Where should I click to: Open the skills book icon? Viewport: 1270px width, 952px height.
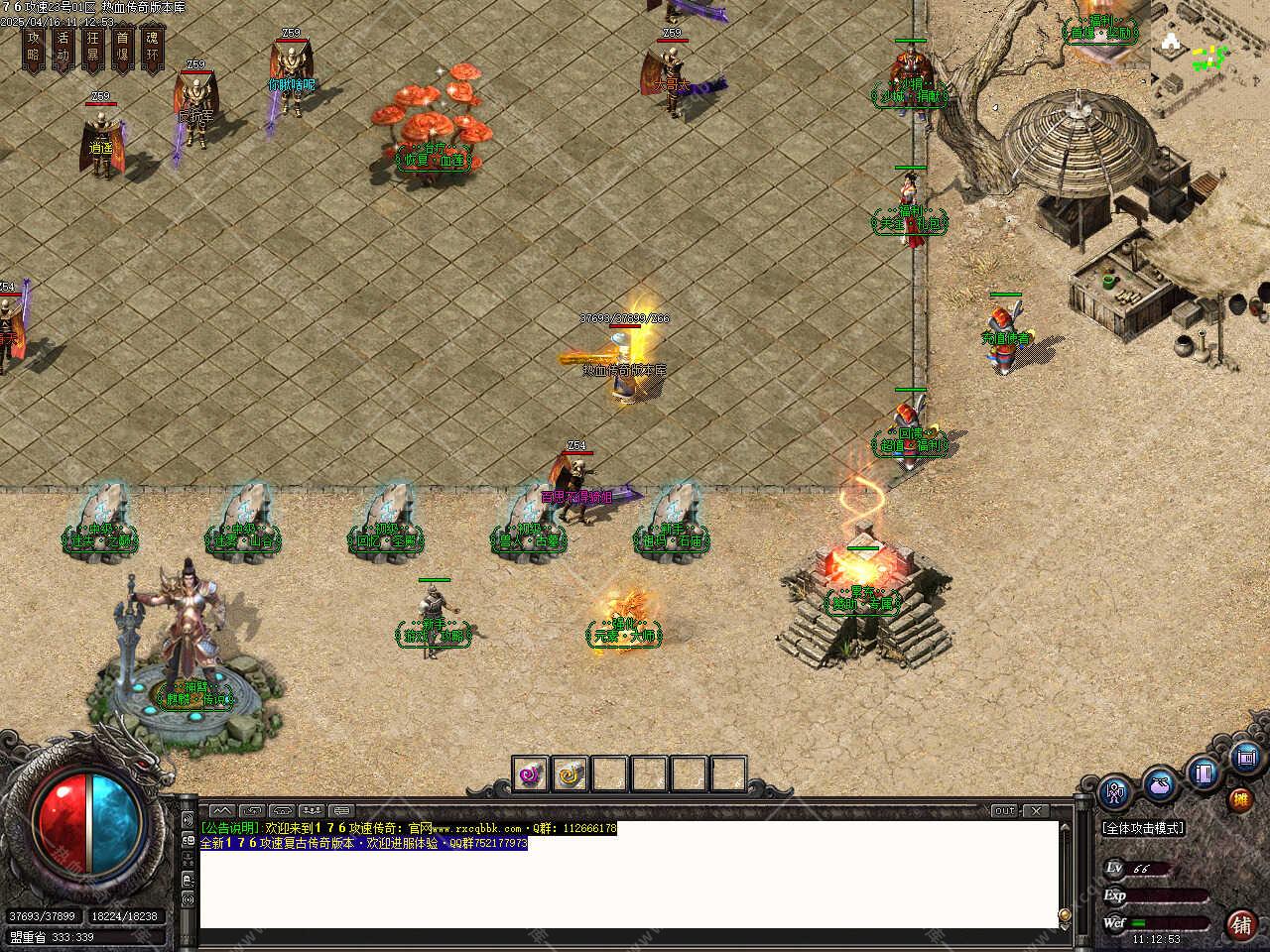pyautogui.click(x=1204, y=772)
